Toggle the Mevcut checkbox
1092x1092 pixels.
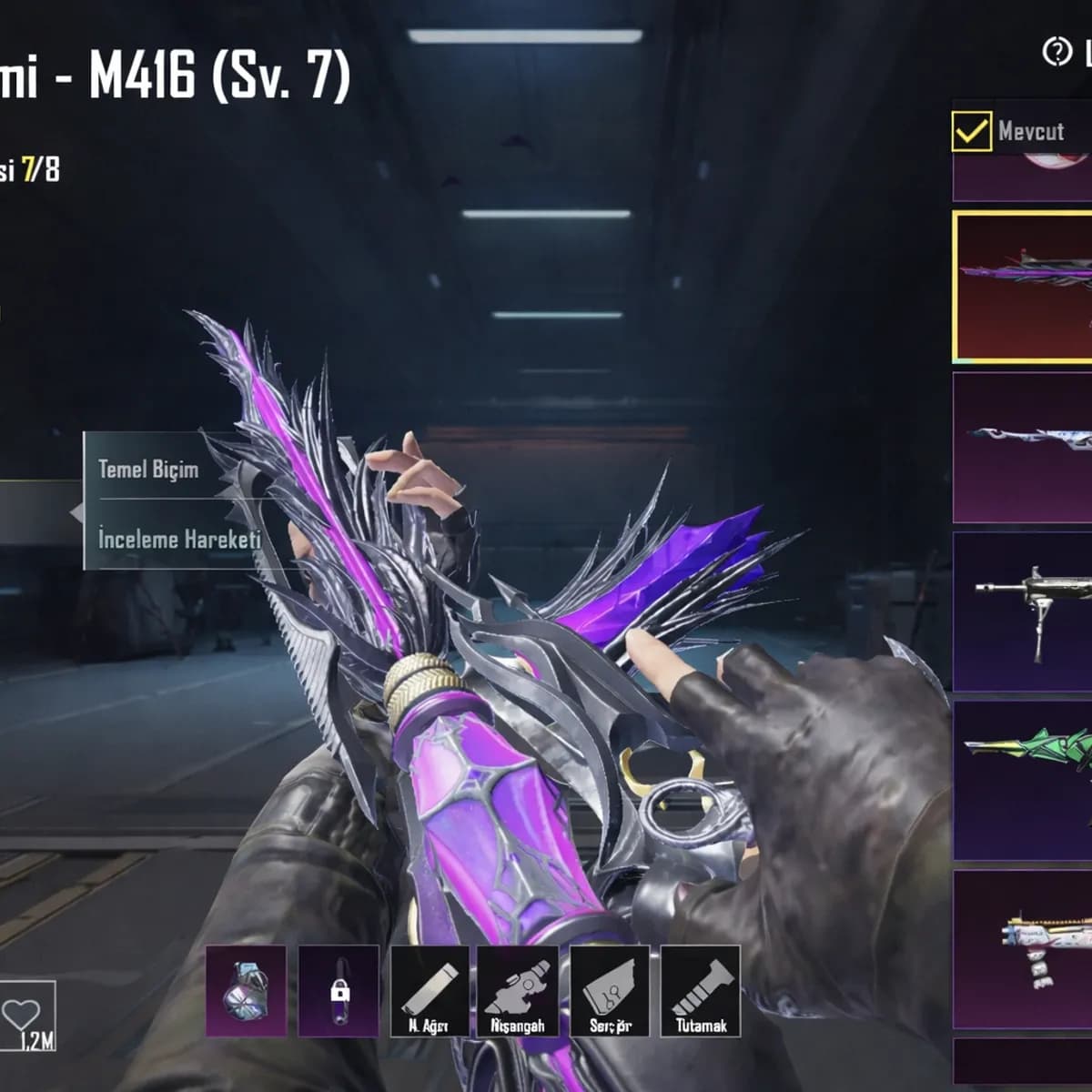[x=971, y=132]
